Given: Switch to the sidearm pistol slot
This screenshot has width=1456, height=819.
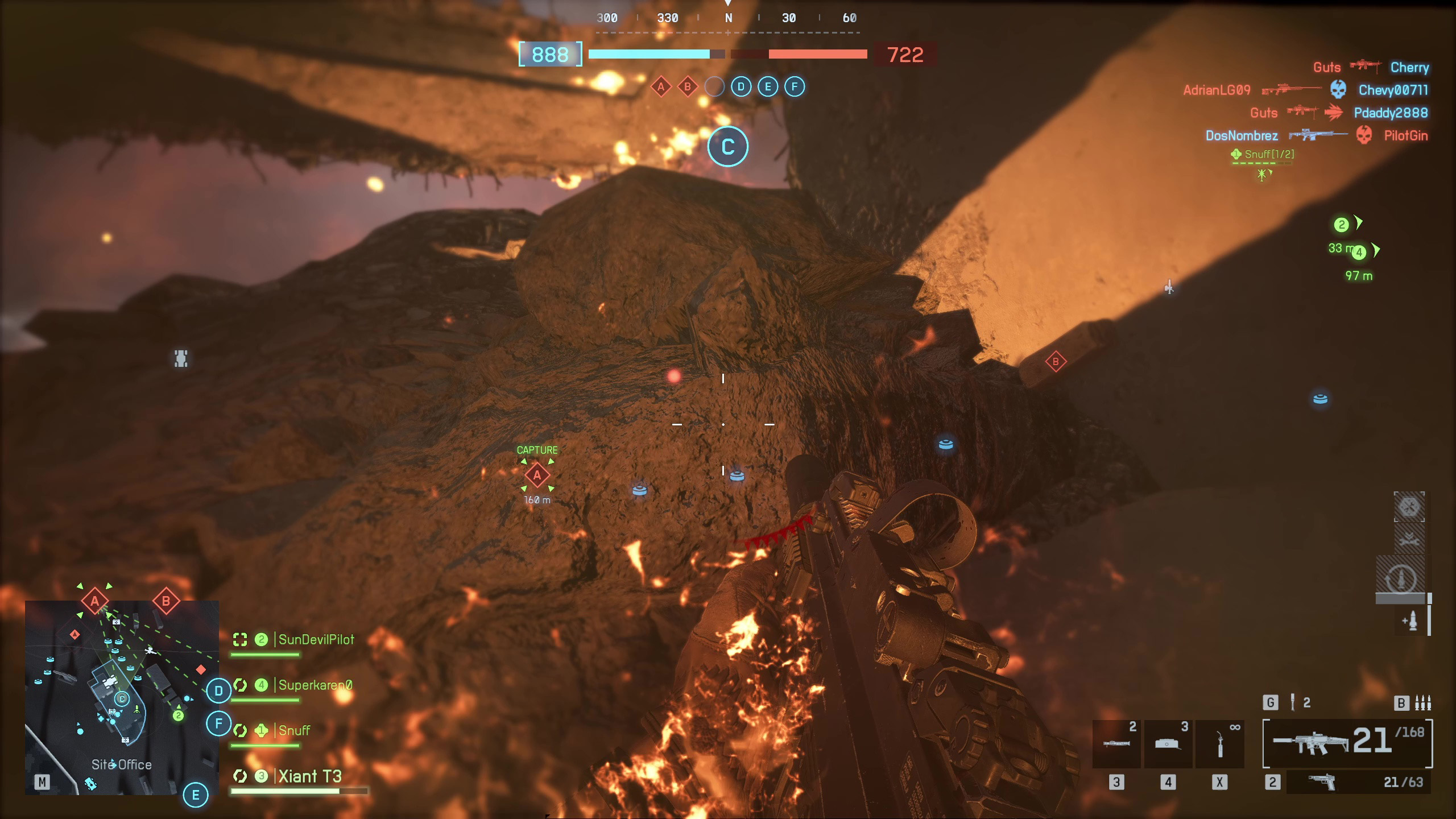Looking at the screenshot, I should [1358, 783].
